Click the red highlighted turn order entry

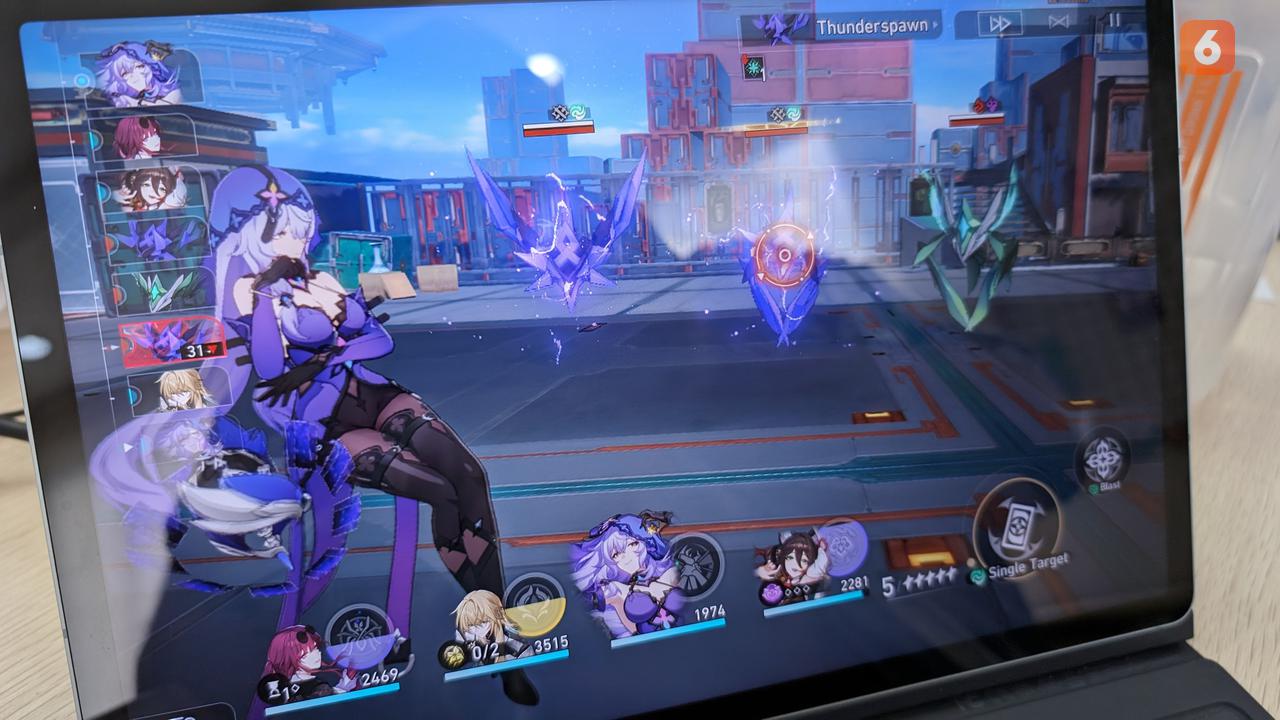coord(170,342)
